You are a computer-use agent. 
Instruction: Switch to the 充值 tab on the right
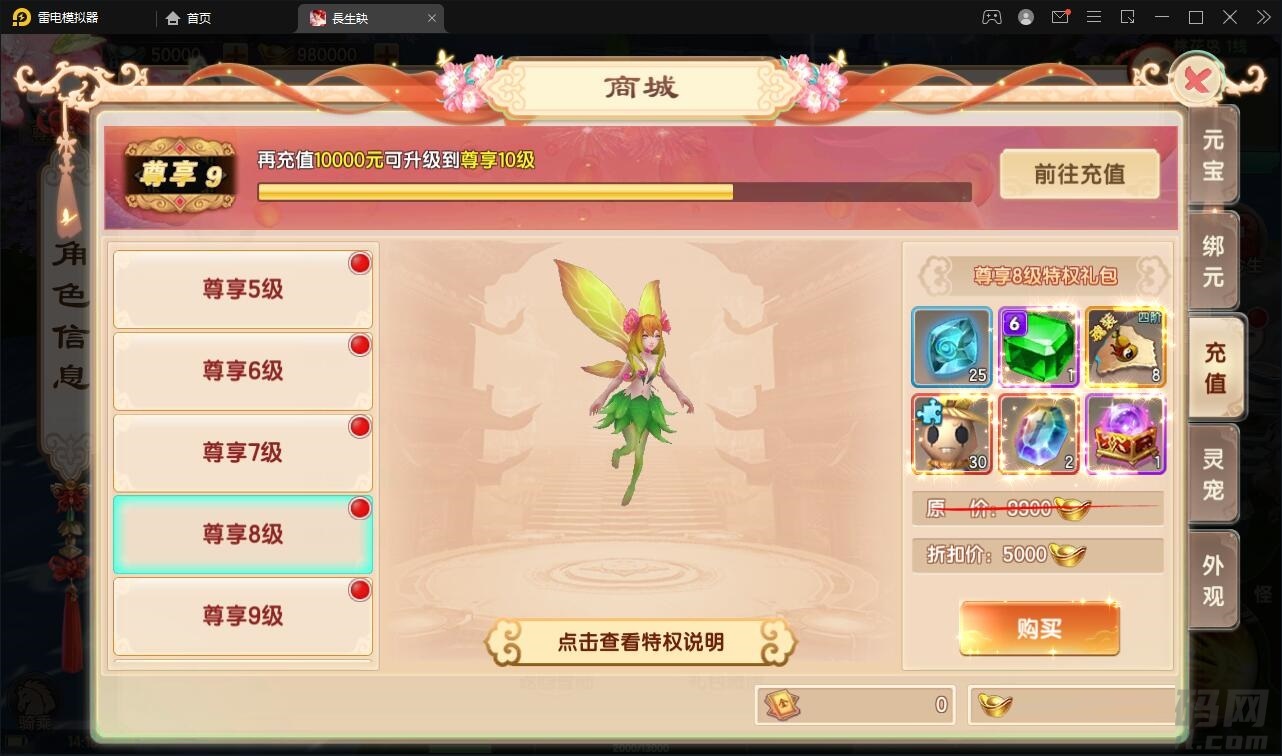1212,364
